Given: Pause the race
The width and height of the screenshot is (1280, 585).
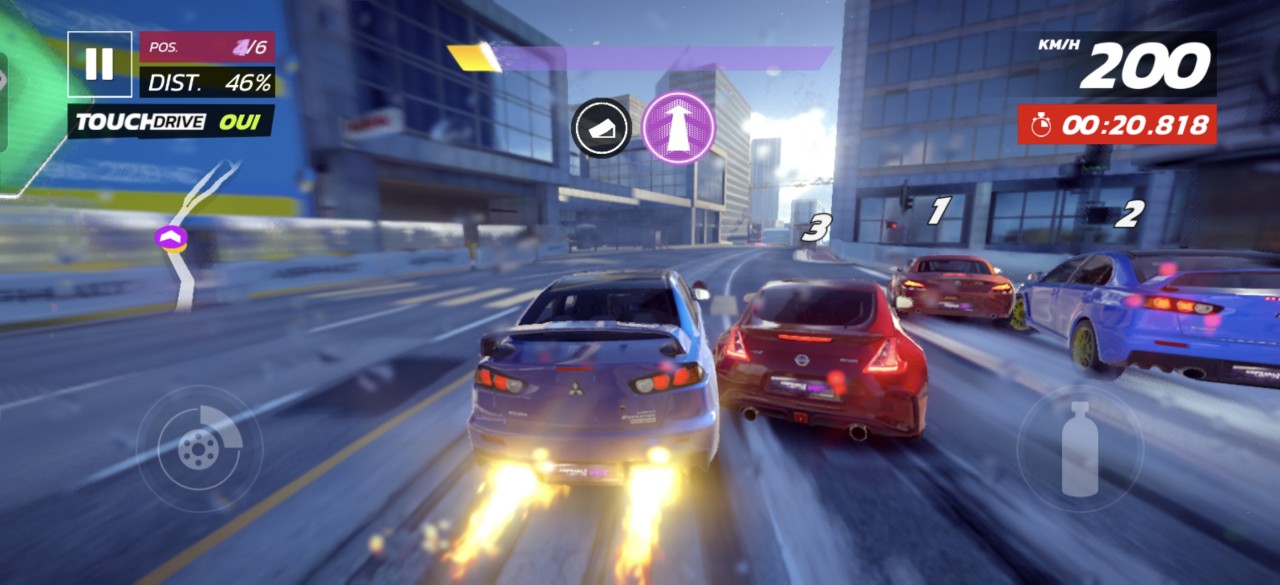Looking at the screenshot, I should coord(99,64).
